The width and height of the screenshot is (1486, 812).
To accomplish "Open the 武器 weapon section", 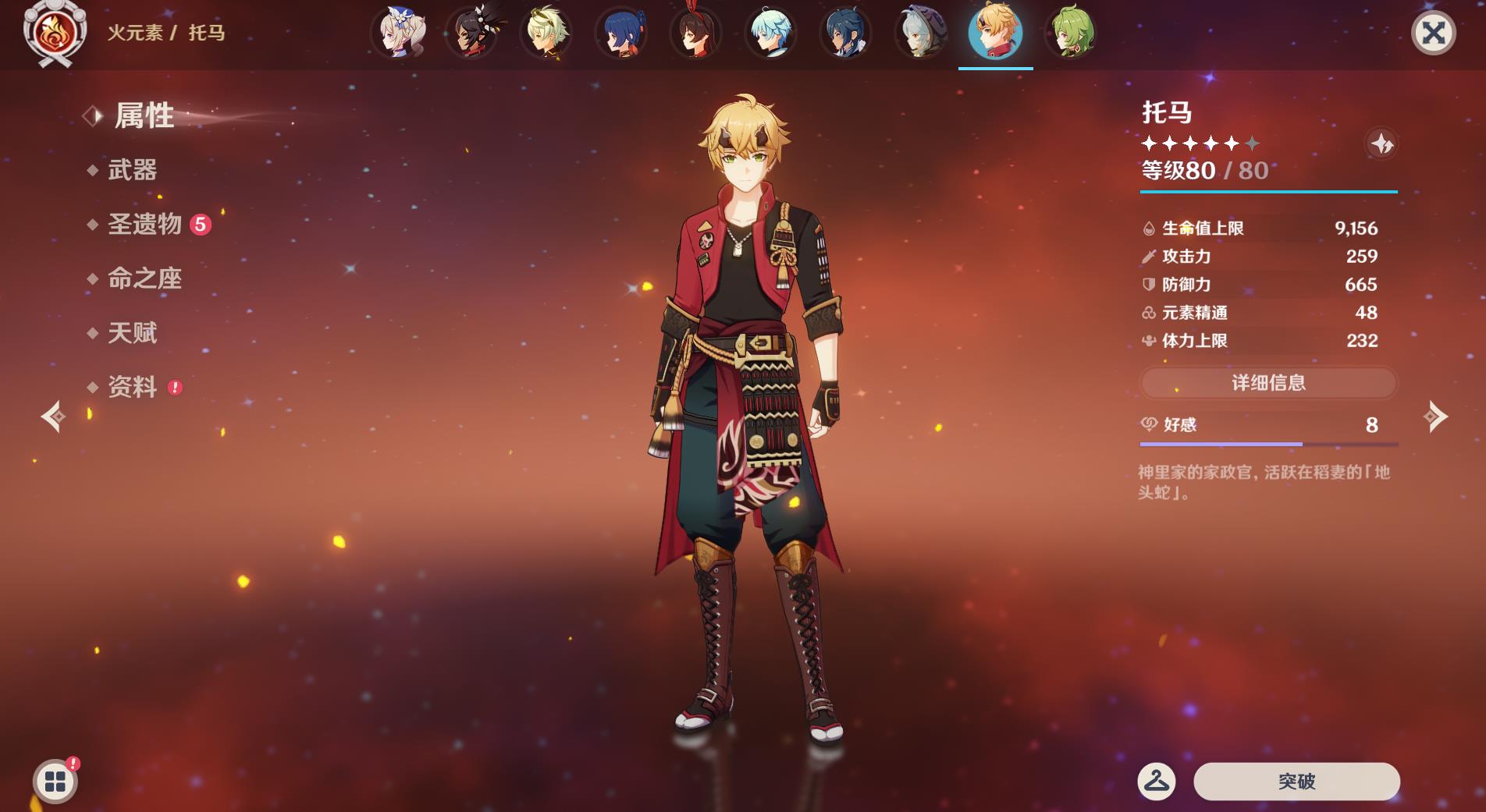I will pos(132,170).
